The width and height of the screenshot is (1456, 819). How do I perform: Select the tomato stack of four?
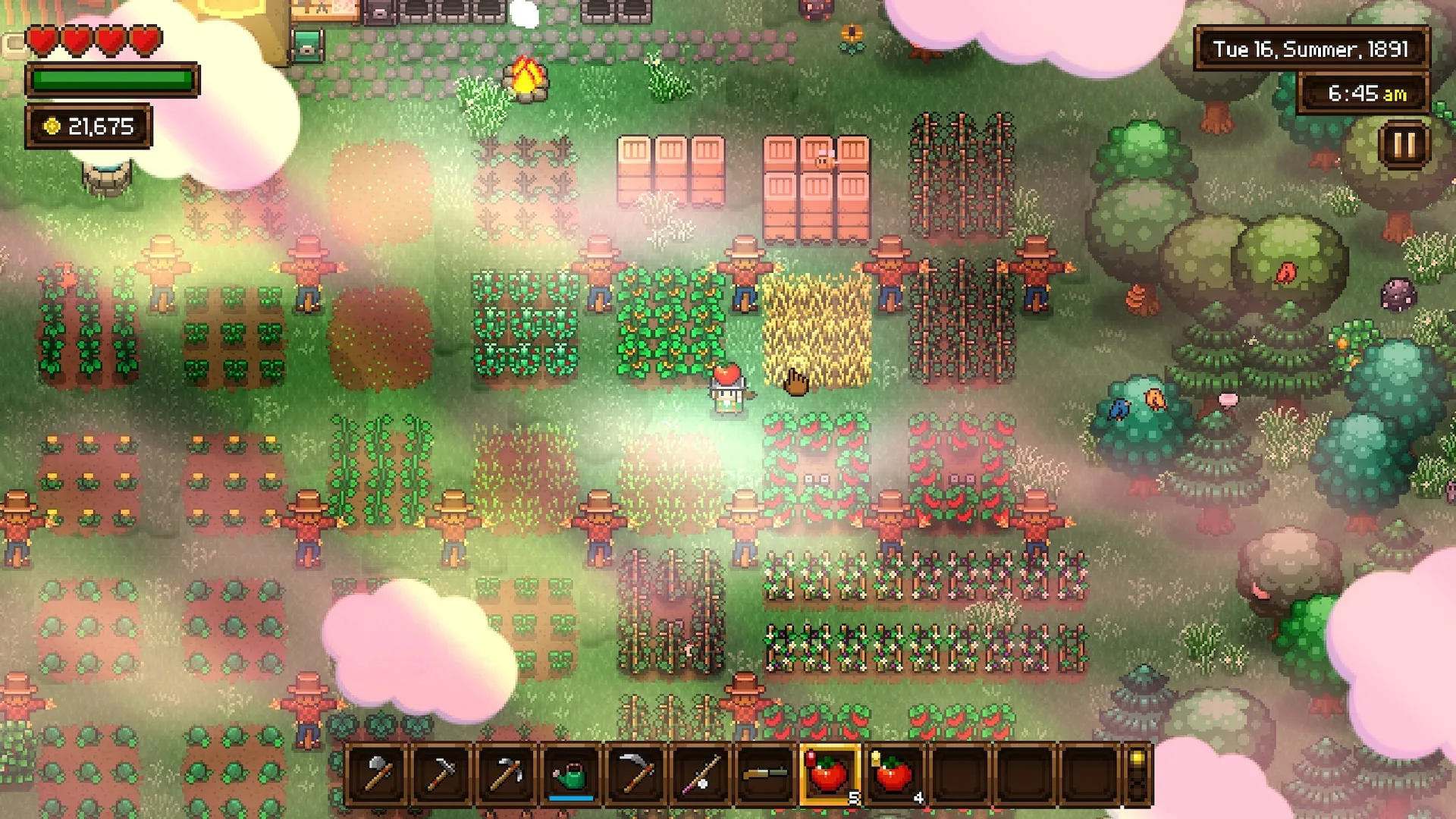click(x=895, y=774)
